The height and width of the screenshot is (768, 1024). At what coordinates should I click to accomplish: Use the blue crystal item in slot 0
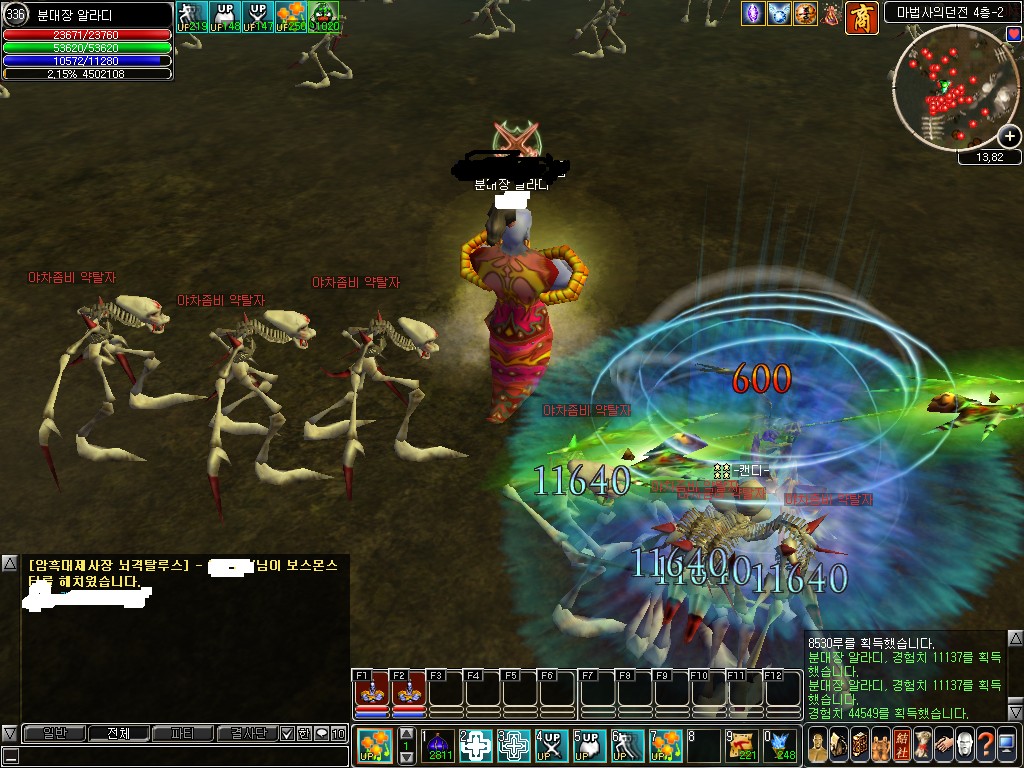(782, 745)
